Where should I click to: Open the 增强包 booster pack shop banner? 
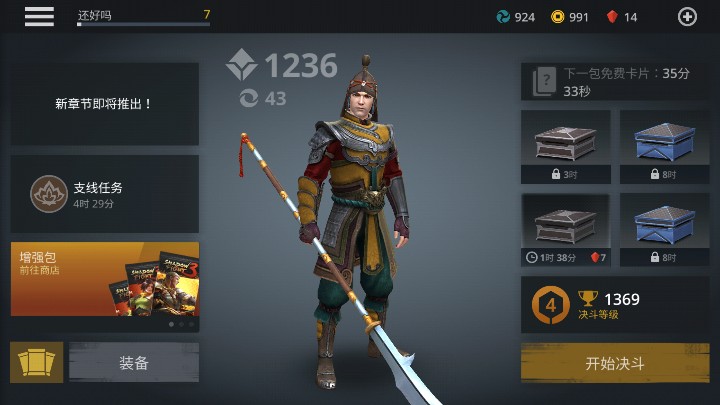tap(105, 278)
